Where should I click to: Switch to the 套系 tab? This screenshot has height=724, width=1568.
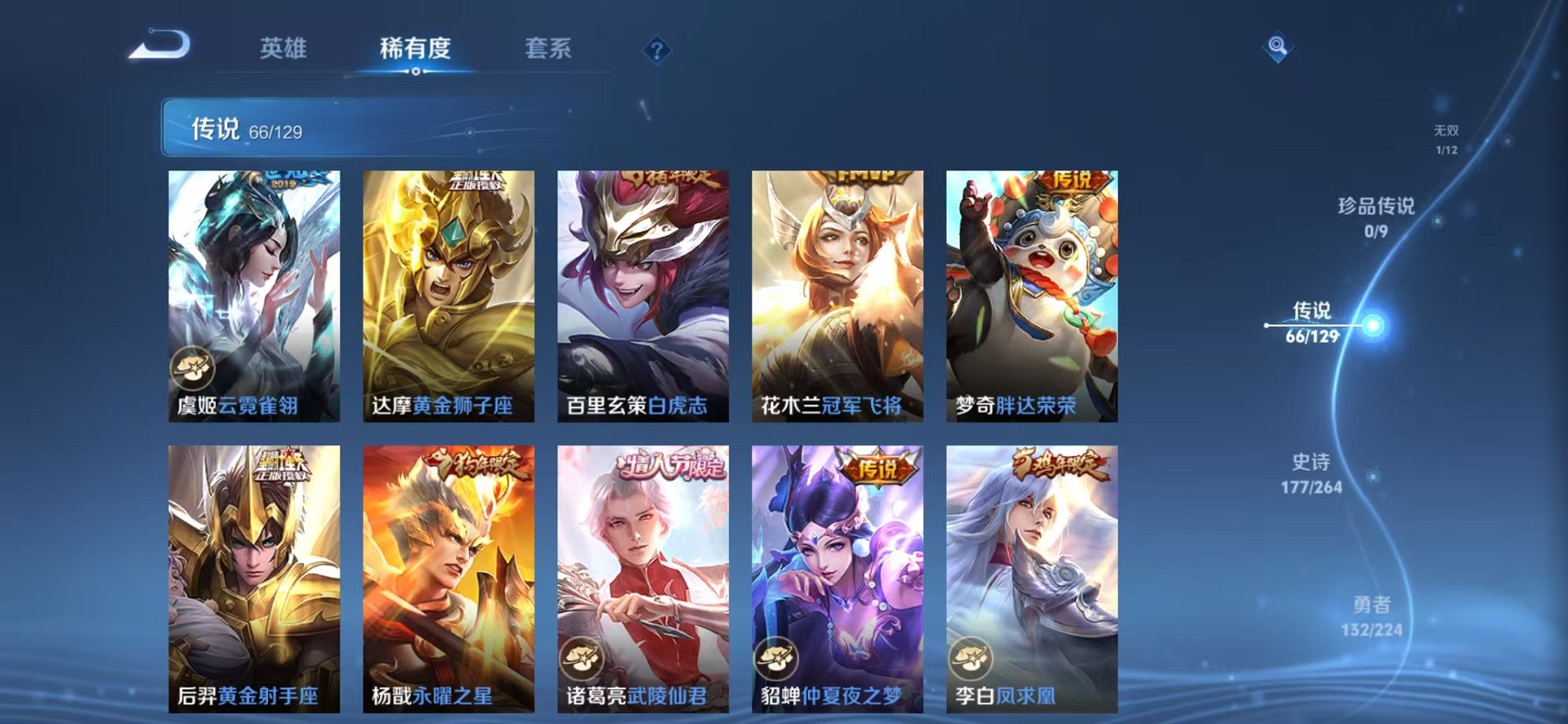[550, 49]
